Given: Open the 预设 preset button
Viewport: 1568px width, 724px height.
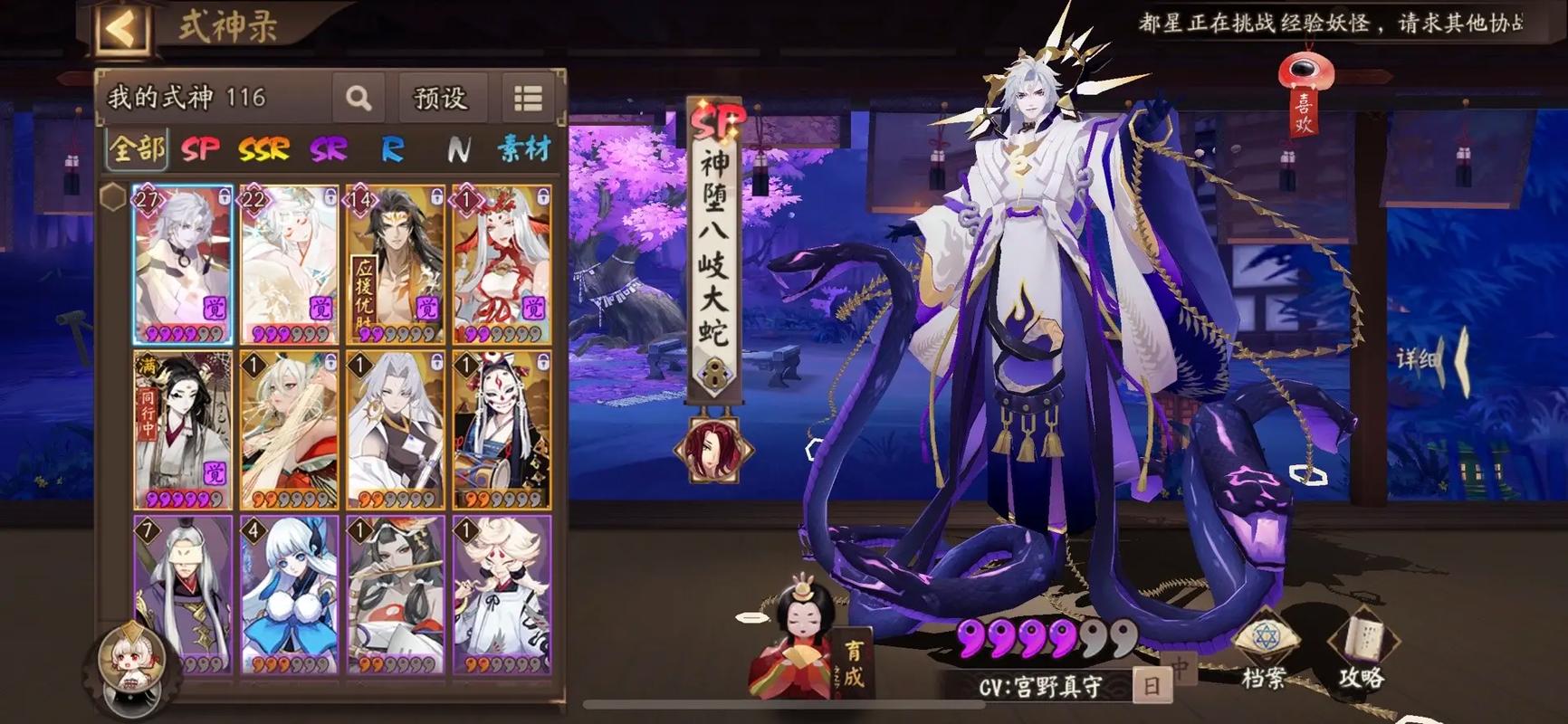Looking at the screenshot, I should (x=440, y=98).
